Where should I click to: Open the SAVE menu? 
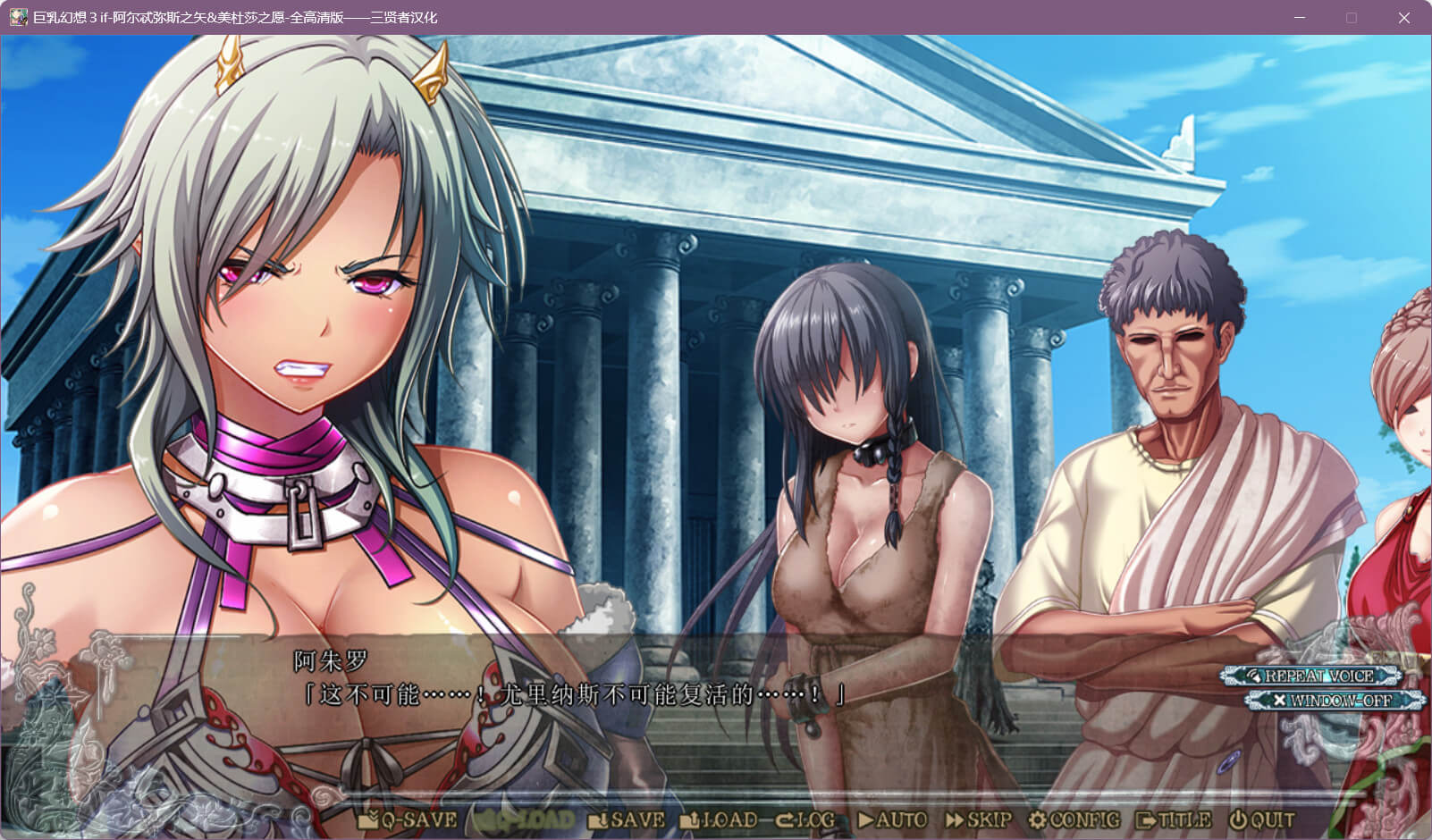coord(627,819)
